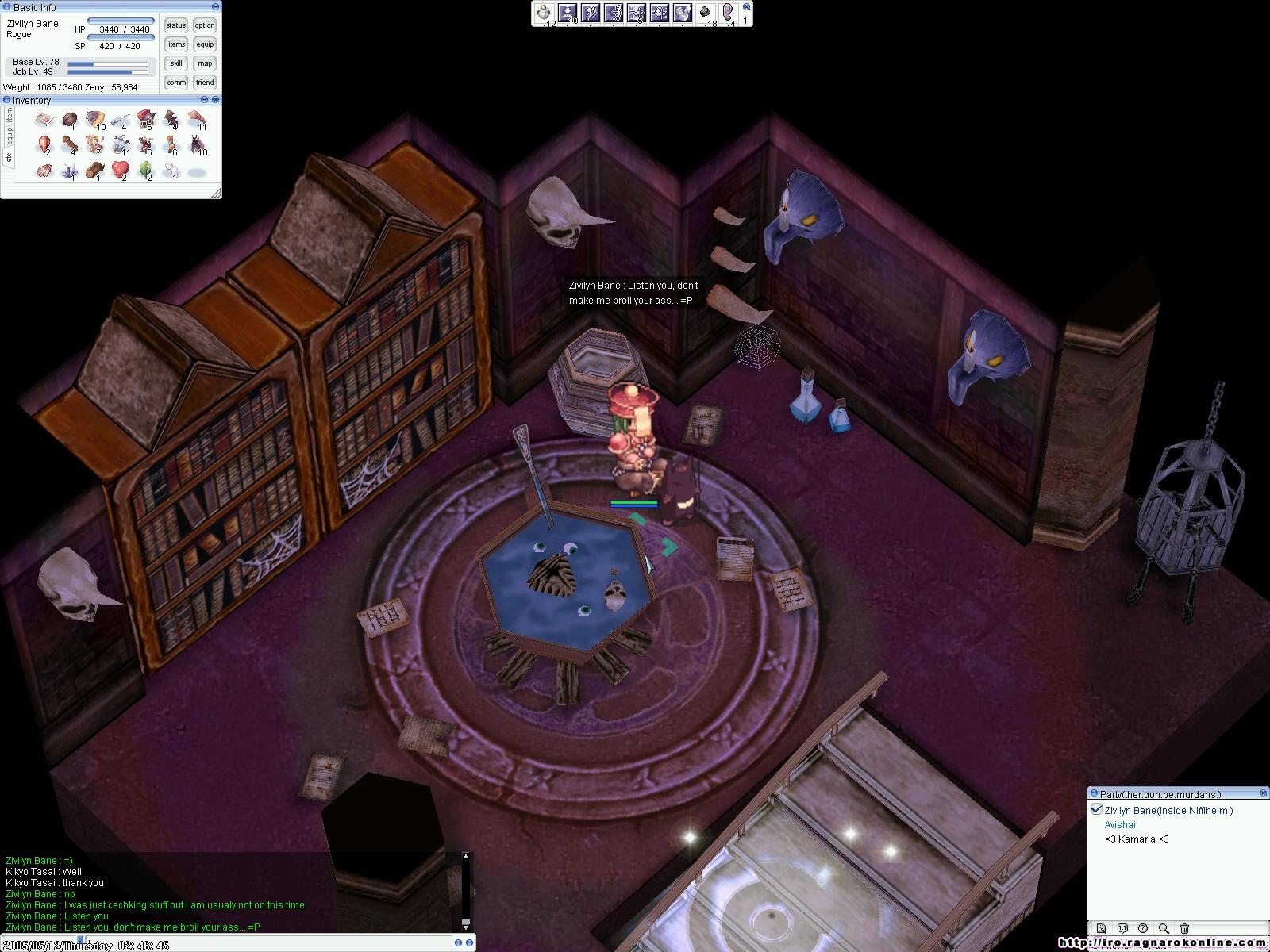Open the friend list
The image size is (1270, 952).
coord(205,83)
